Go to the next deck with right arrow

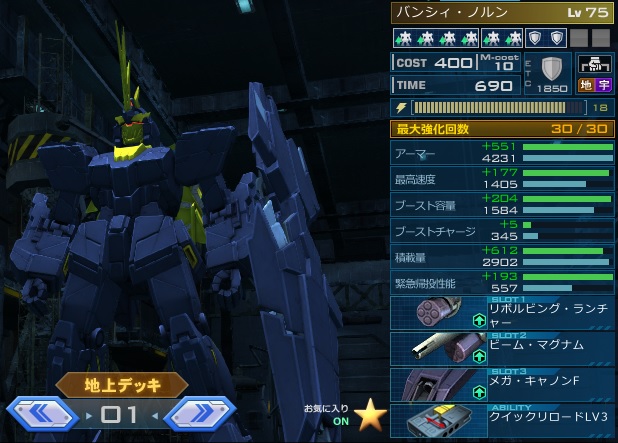[200, 414]
